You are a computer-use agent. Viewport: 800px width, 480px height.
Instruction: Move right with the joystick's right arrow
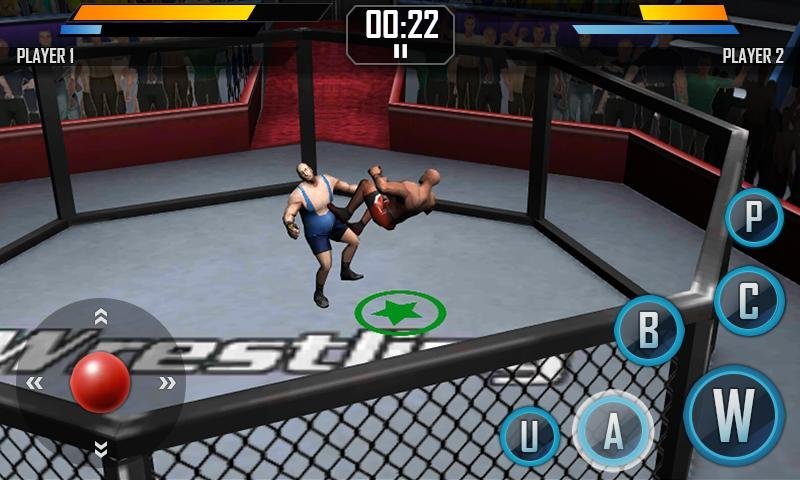tap(167, 382)
